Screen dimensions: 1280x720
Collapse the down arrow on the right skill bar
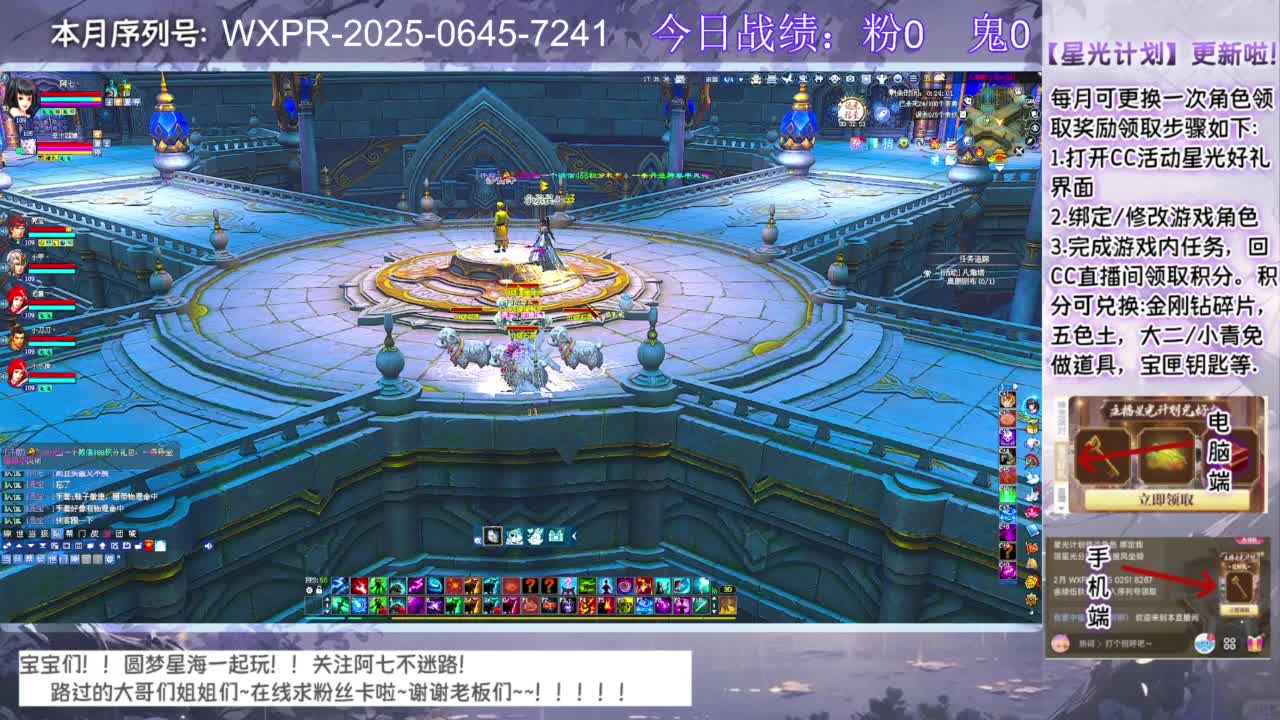click(x=714, y=611)
